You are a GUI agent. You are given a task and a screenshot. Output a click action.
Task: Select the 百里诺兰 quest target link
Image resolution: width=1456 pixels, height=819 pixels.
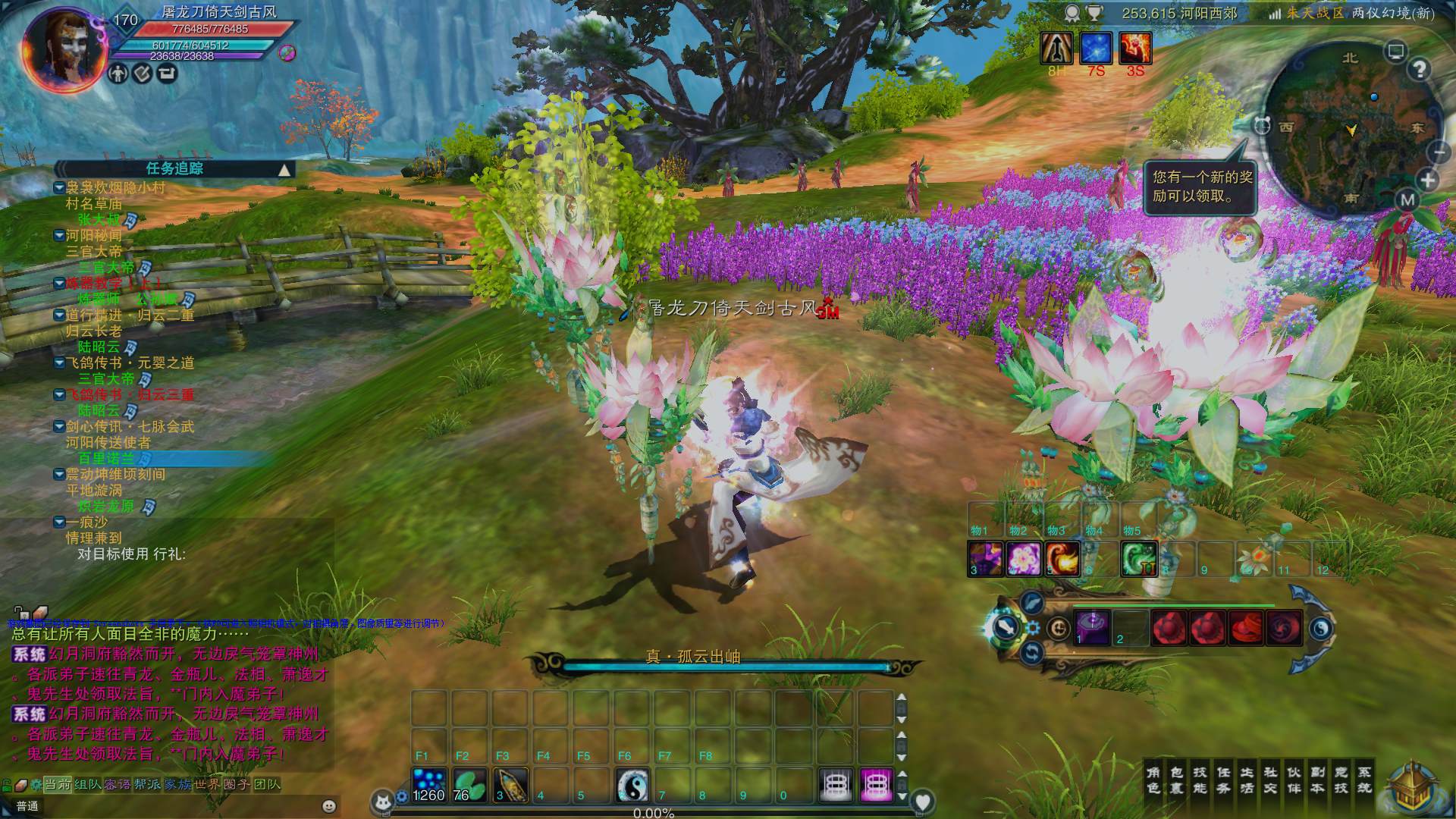tap(106, 459)
